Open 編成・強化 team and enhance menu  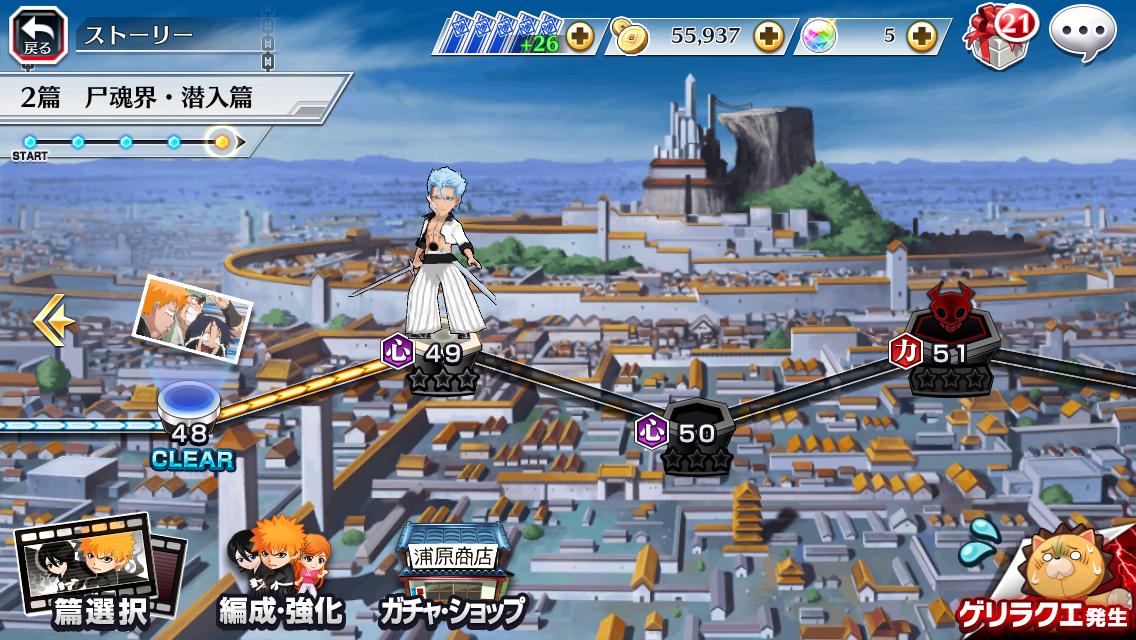280,573
